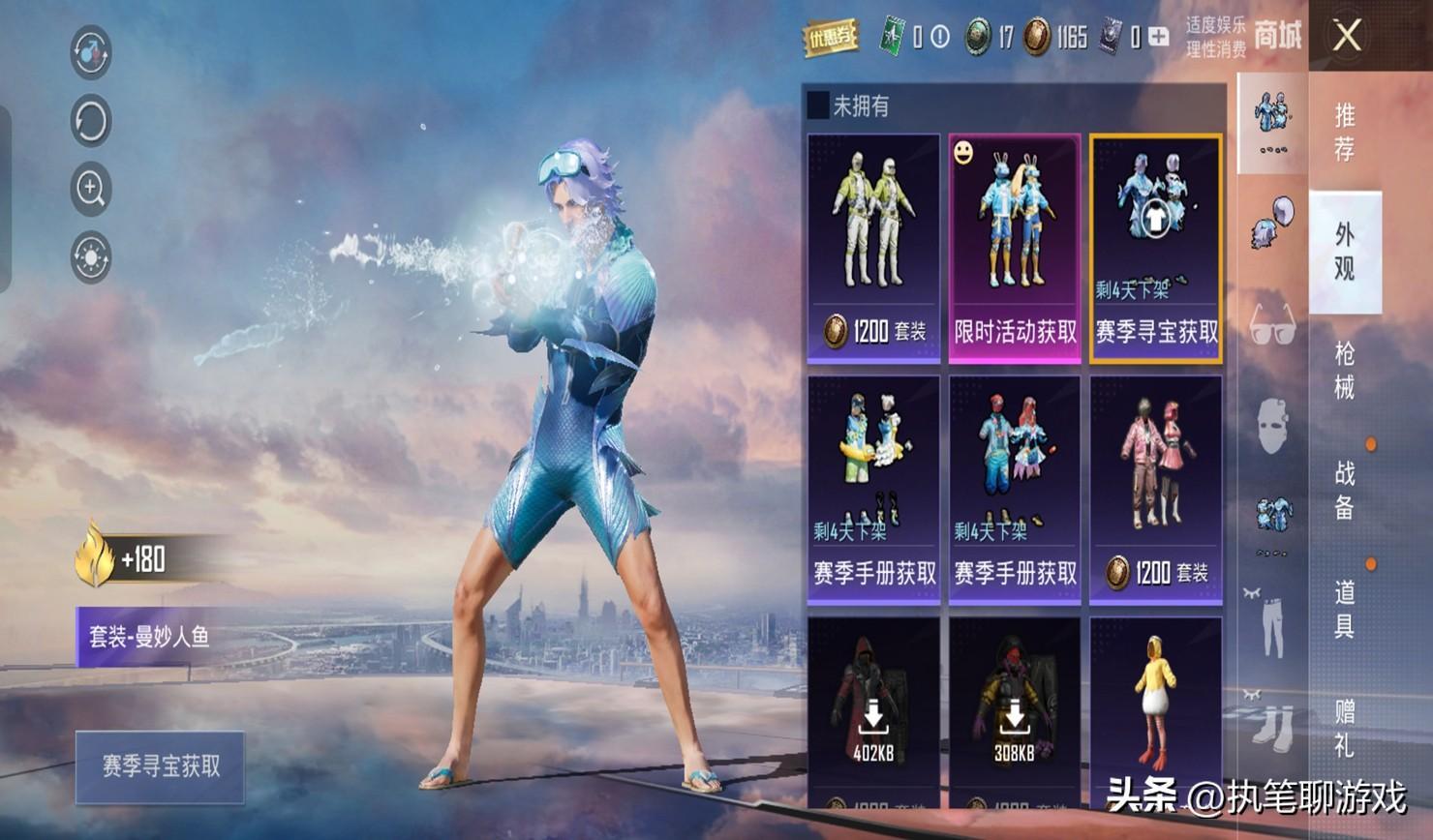This screenshot has width=1433, height=840.
Task: Open the 枪械 shop tab
Action: (x=1345, y=371)
